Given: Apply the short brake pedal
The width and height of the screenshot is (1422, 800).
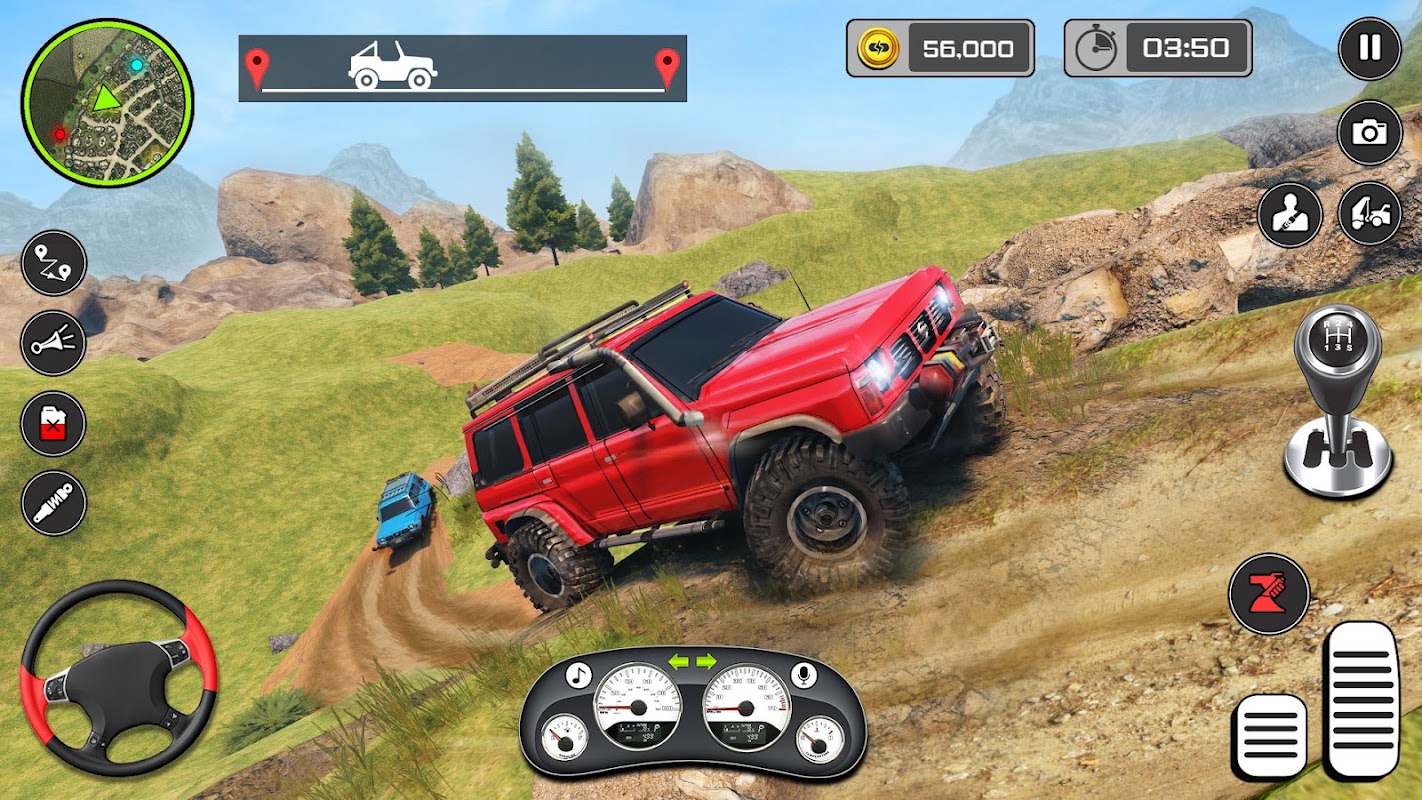Looking at the screenshot, I should point(1270,736).
